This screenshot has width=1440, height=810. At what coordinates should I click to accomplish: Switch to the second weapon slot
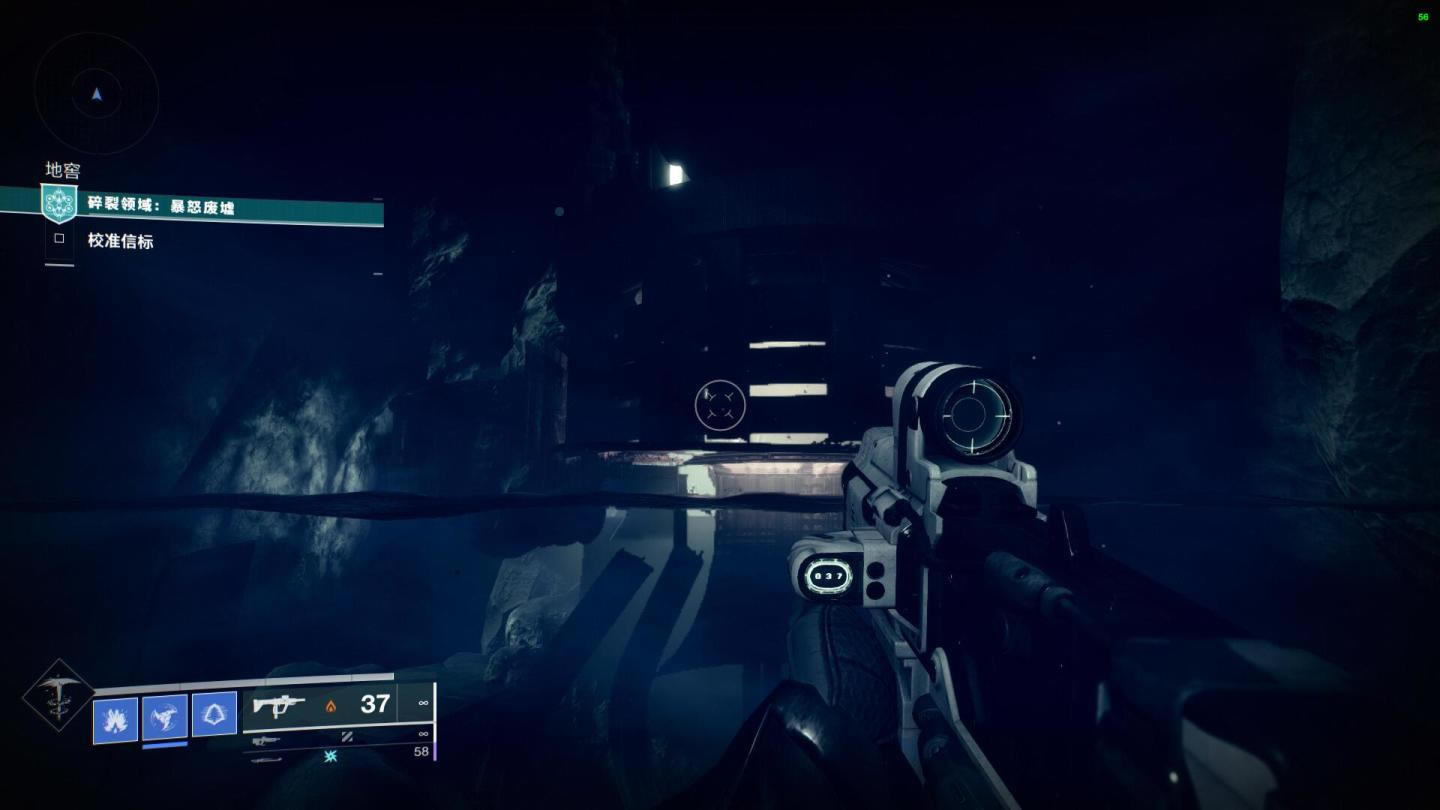click(x=266, y=741)
